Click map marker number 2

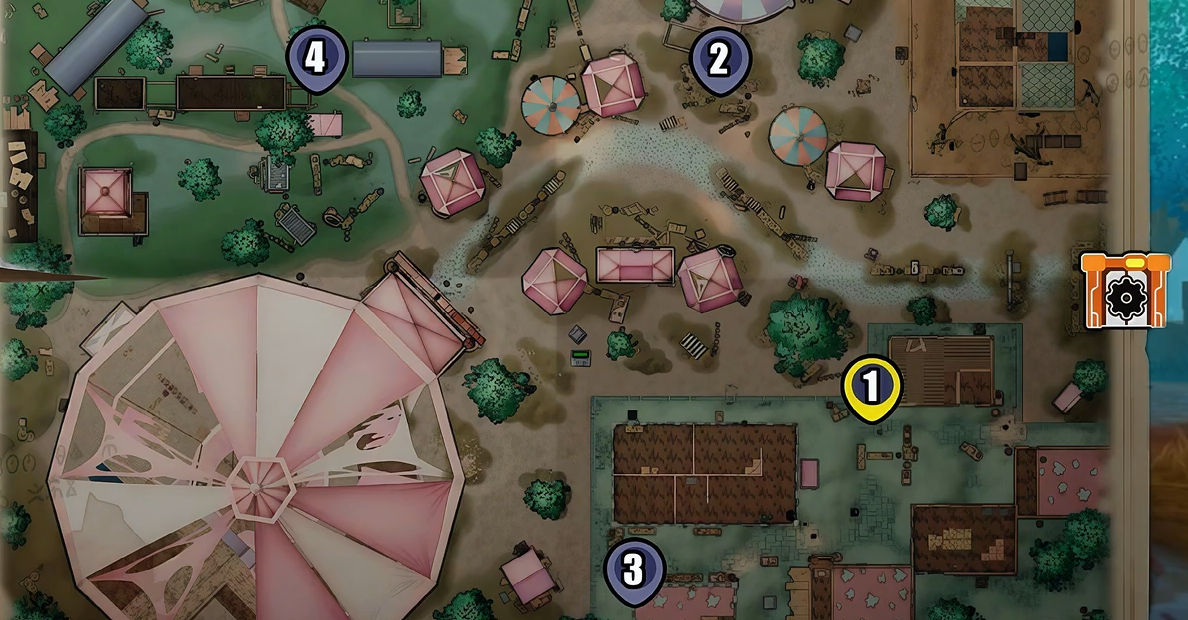(719, 60)
